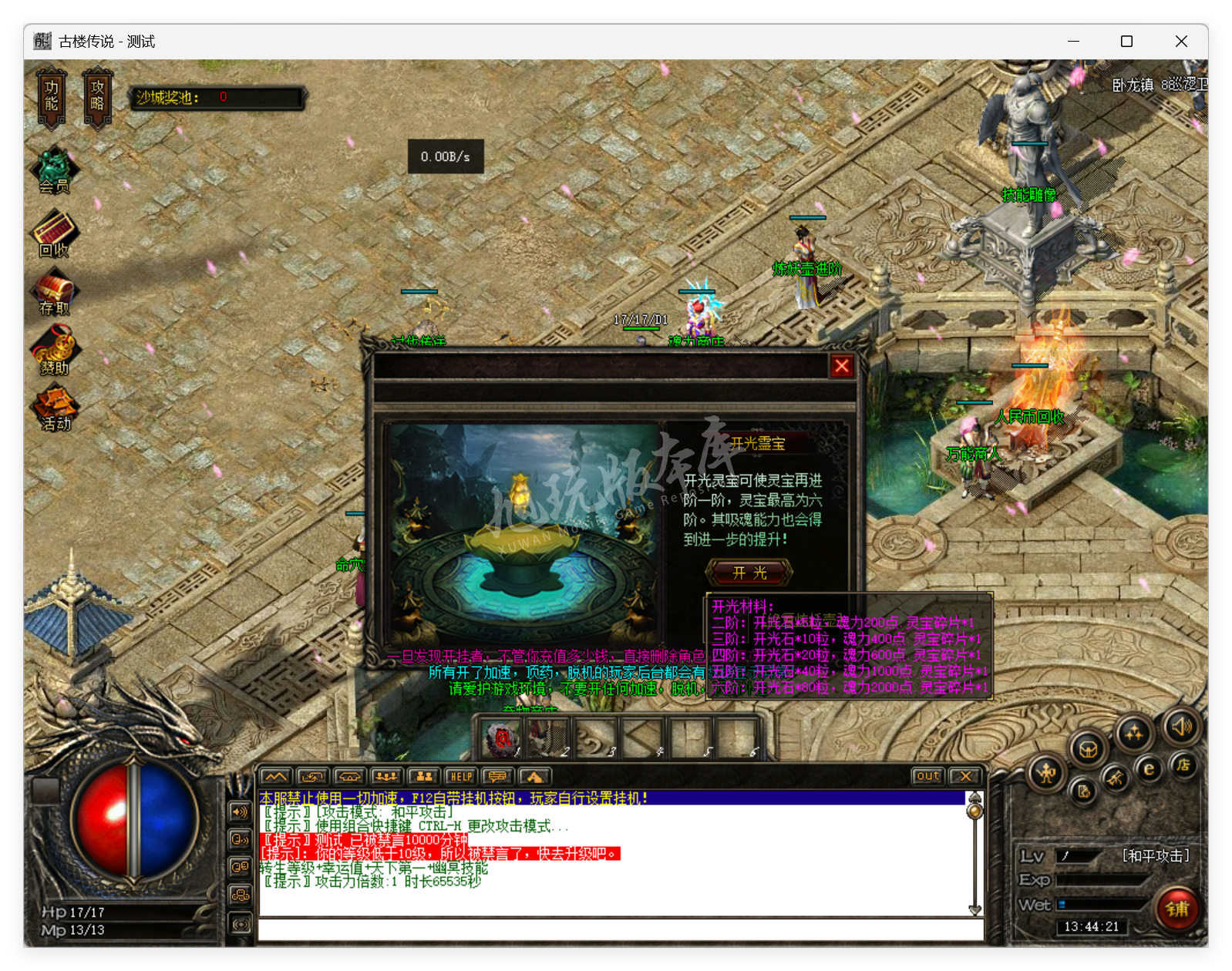Mute game audio with the speaker icon
The width and height of the screenshot is (1232, 971).
tap(1180, 729)
